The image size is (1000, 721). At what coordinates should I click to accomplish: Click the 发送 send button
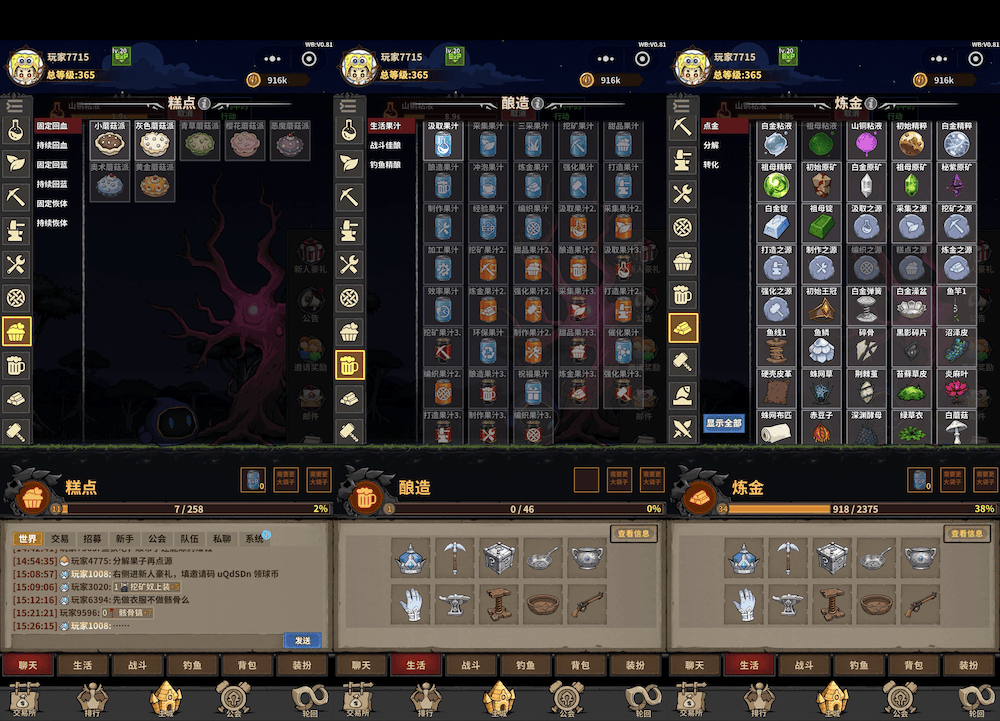point(302,640)
